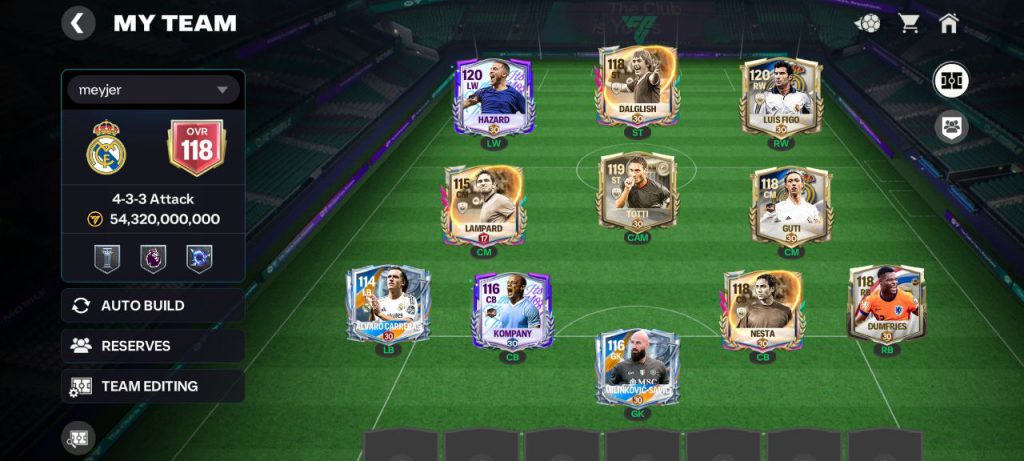1024x461 pixels.
Task: Select the Guti CM card
Action: 790,204
